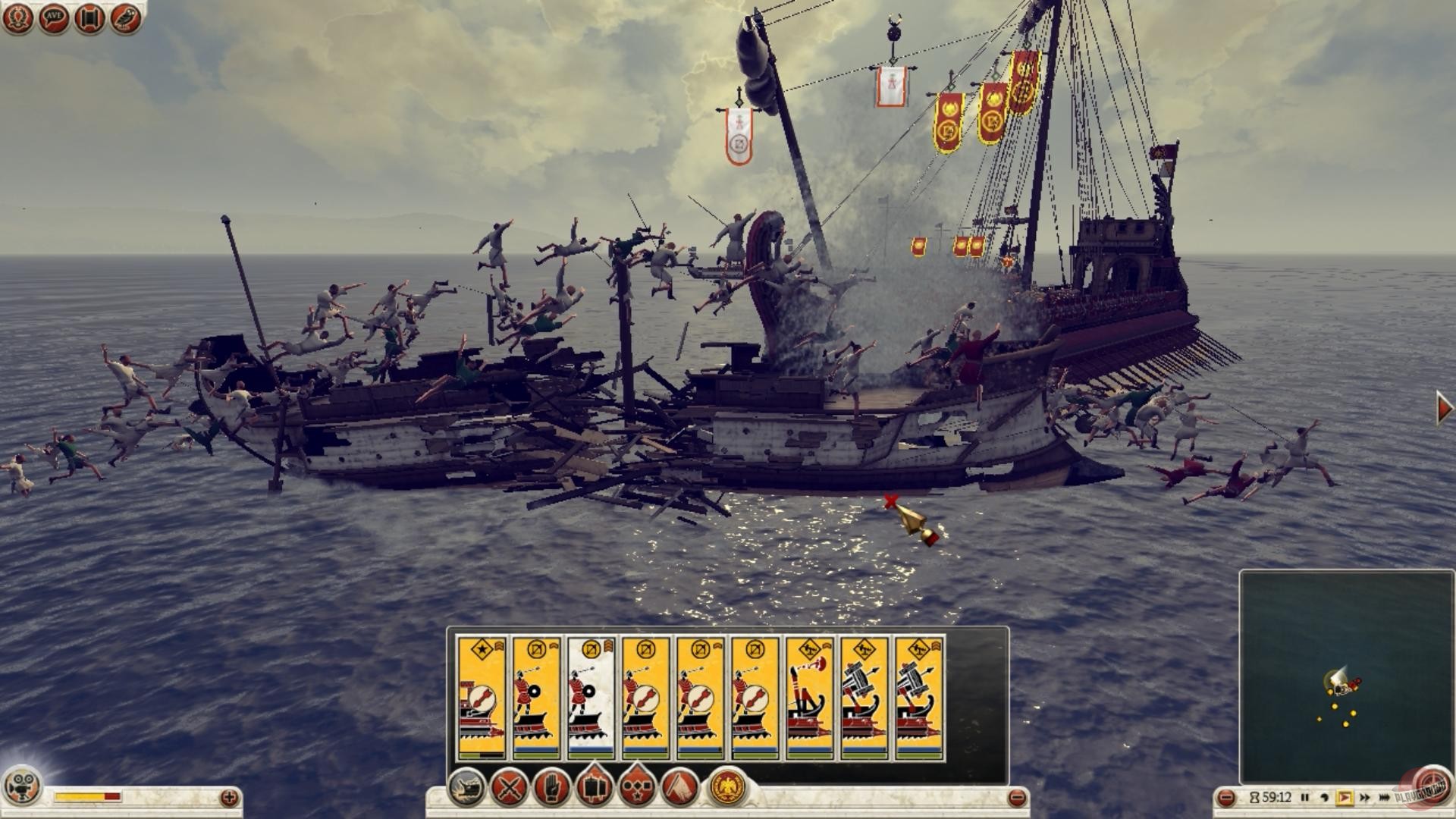Open the laurel wreath menu button

pos(17,19)
